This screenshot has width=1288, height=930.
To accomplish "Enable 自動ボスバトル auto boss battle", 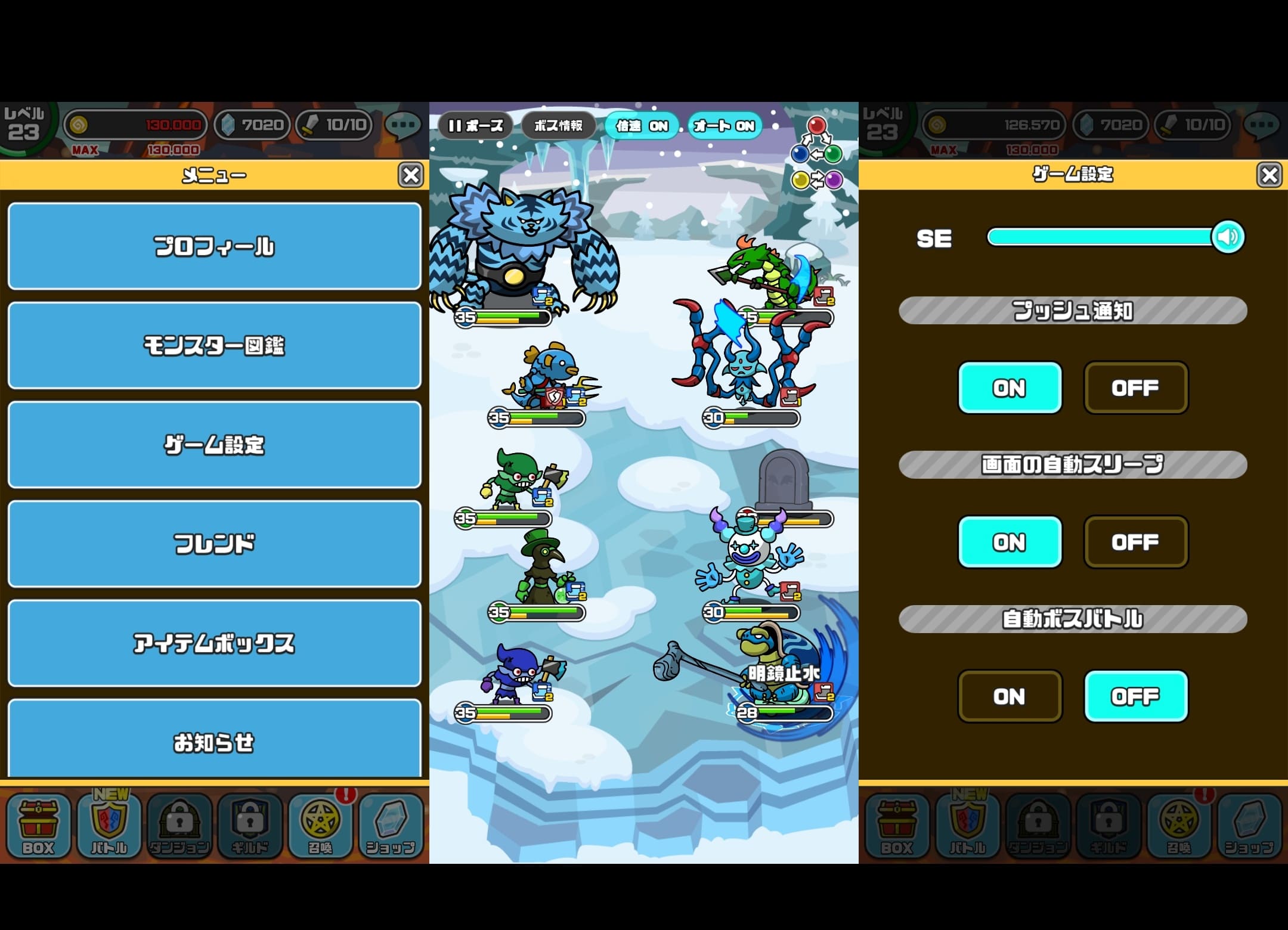I will point(1010,697).
